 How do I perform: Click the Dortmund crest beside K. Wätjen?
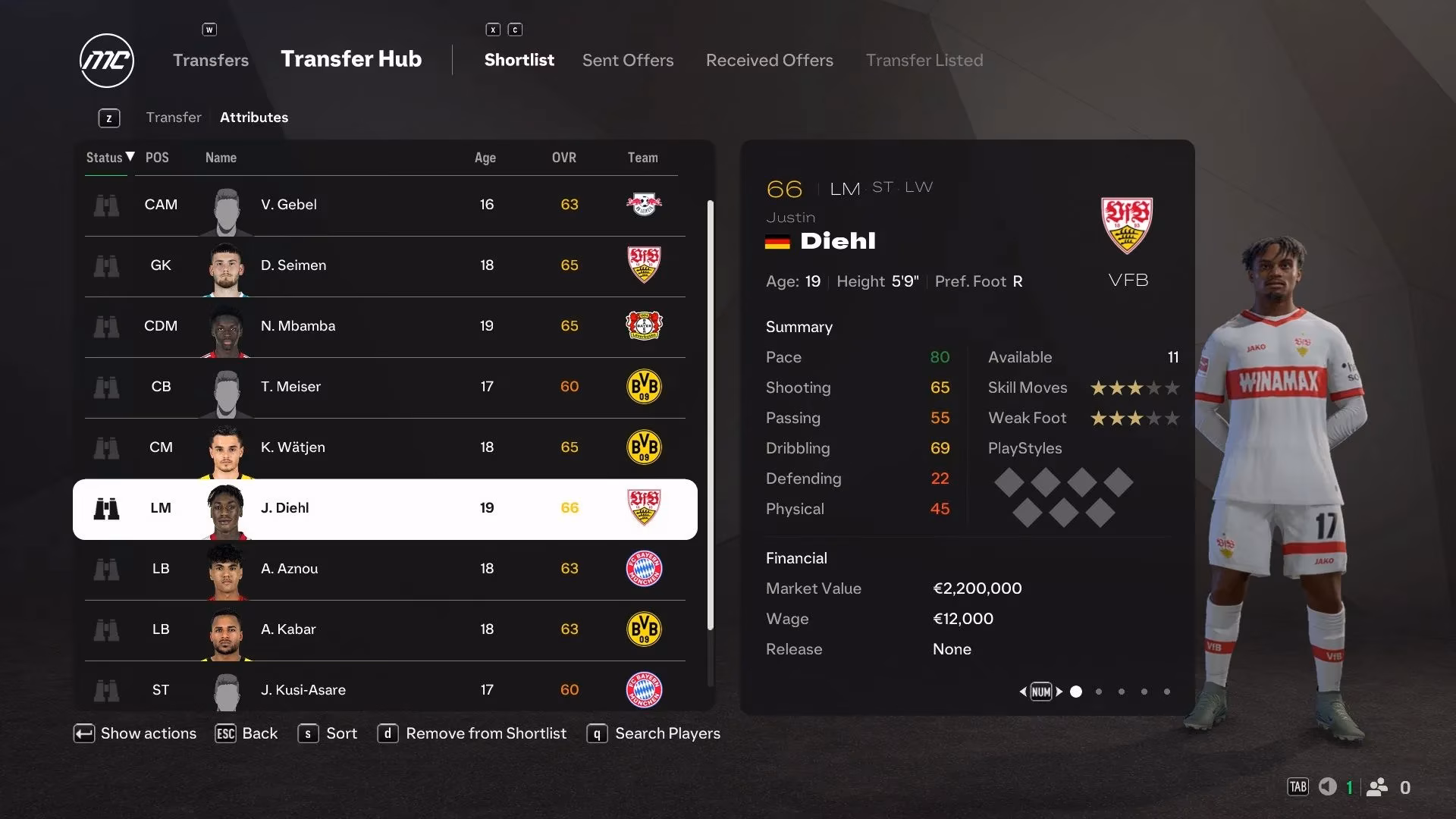(x=644, y=447)
